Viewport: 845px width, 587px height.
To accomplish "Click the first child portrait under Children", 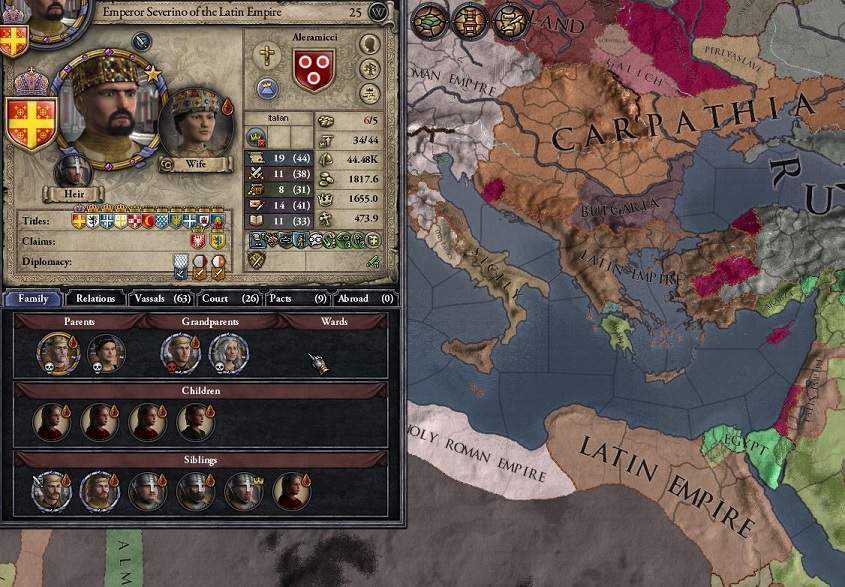I will tap(52, 422).
